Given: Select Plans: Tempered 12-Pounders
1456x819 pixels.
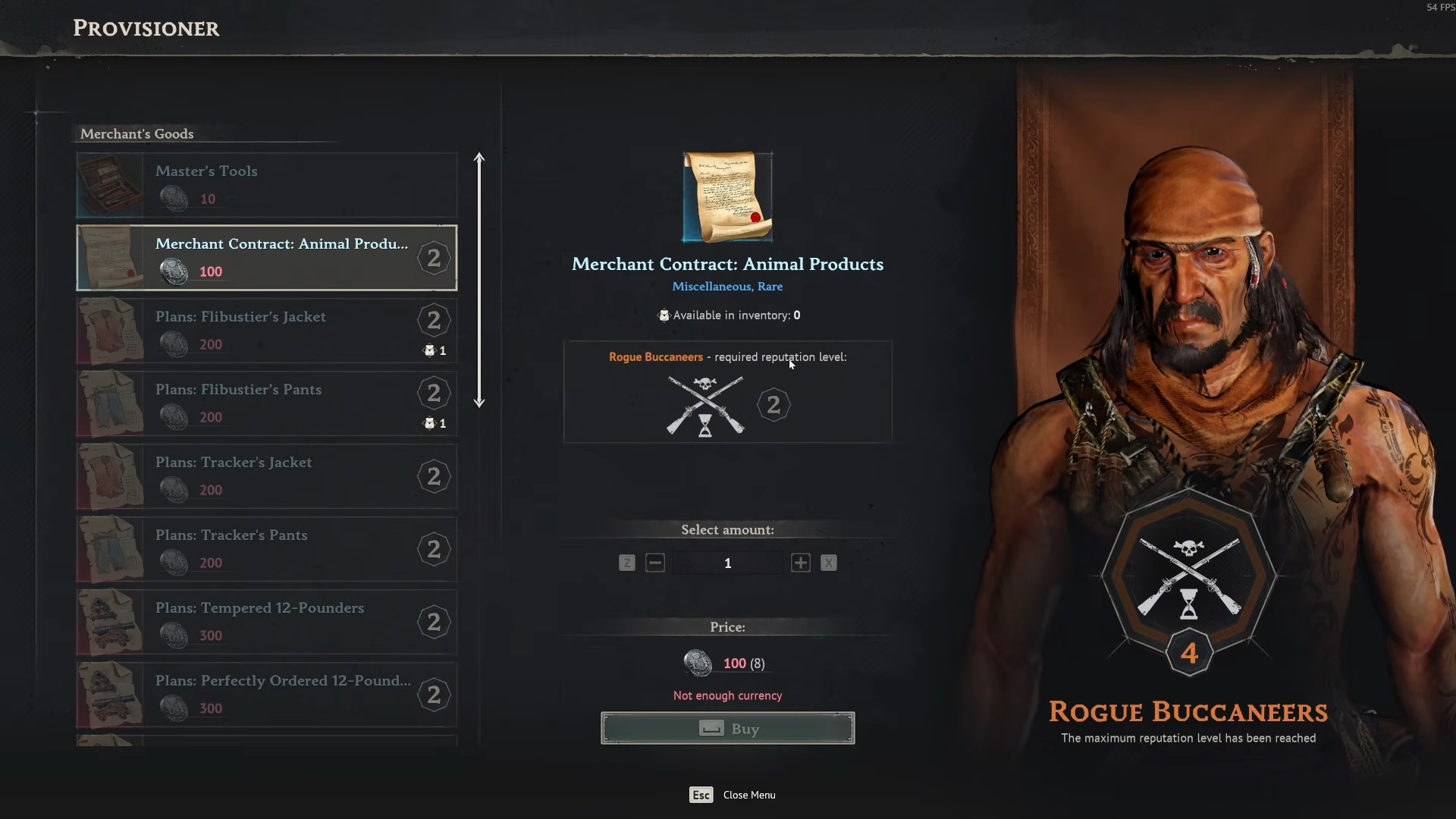Looking at the screenshot, I should pos(266,622).
